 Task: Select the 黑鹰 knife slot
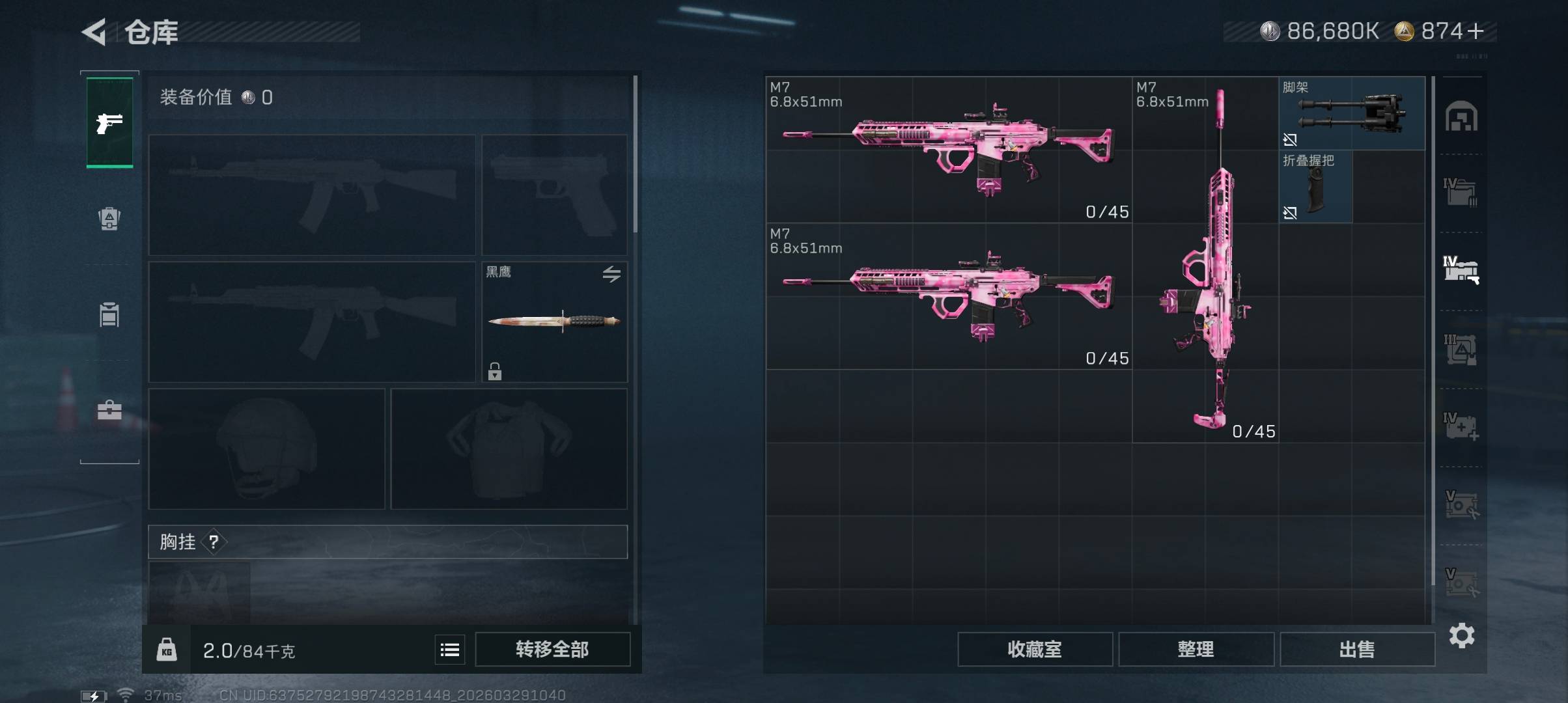(554, 322)
